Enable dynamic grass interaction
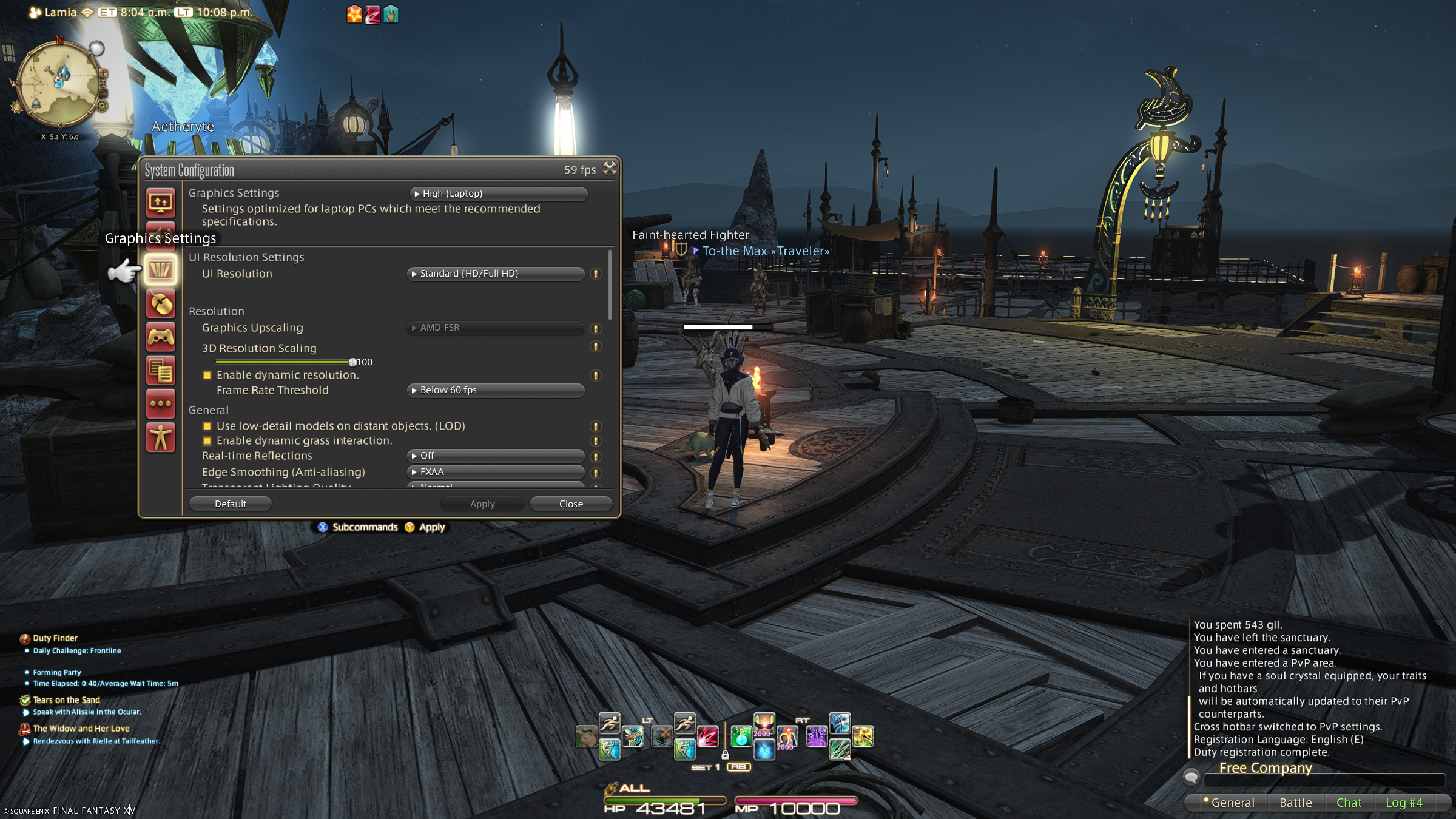1456x819 pixels. pyautogui.click(x=207, y=440)
